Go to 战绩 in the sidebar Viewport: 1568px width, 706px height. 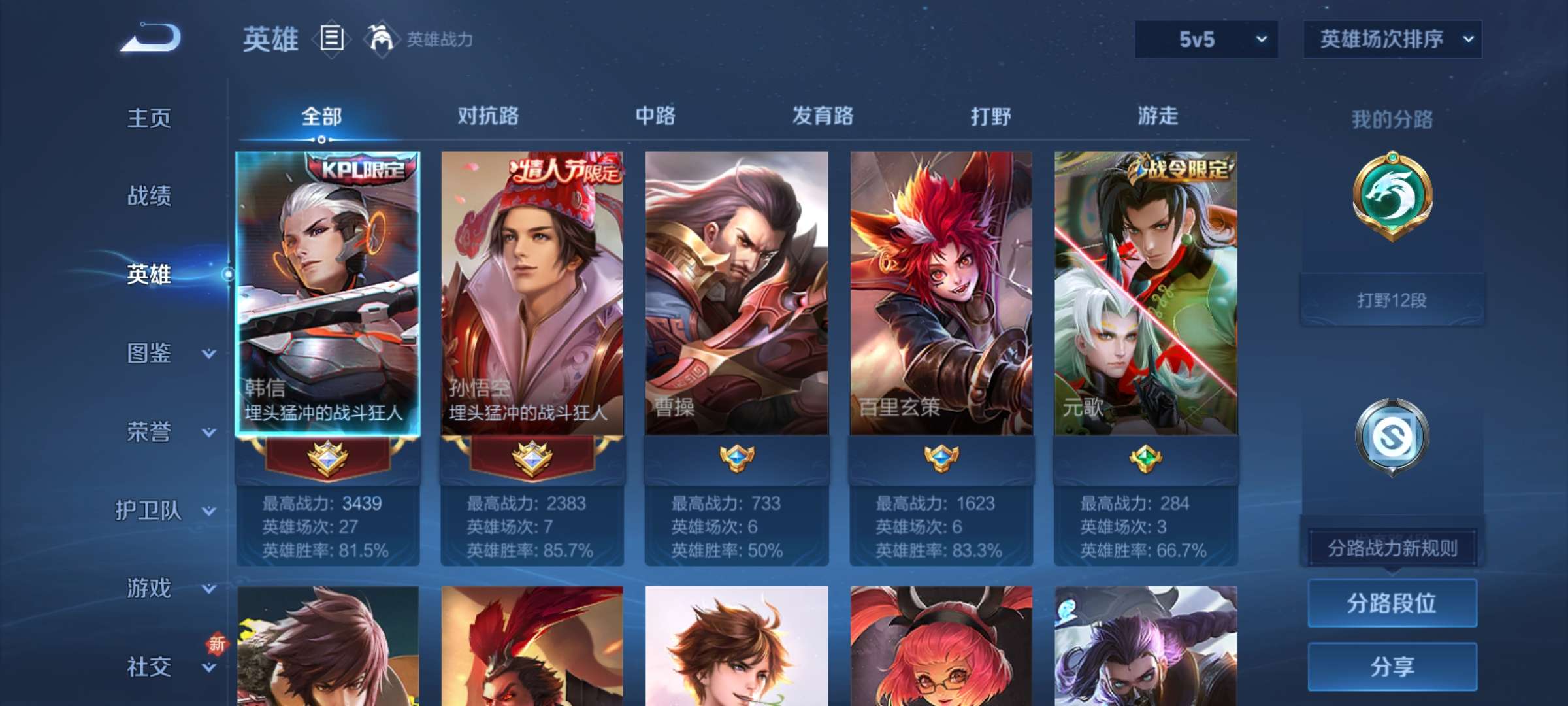click(x=149, y=196)
